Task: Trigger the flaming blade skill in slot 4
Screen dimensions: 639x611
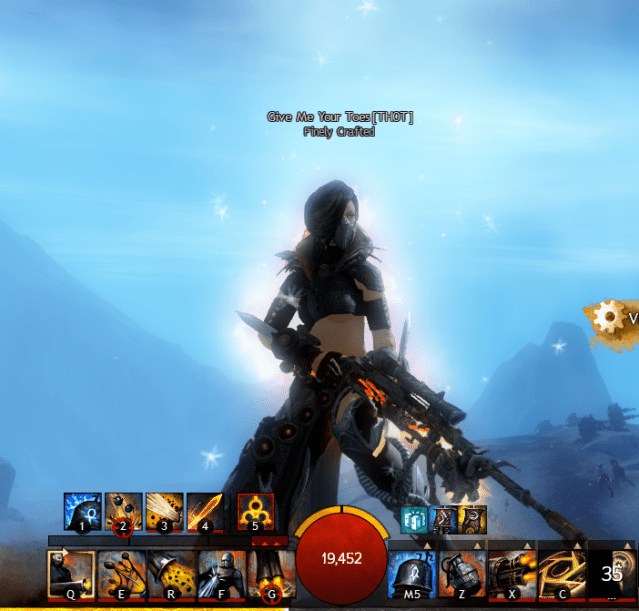Action: click(205, 511)
